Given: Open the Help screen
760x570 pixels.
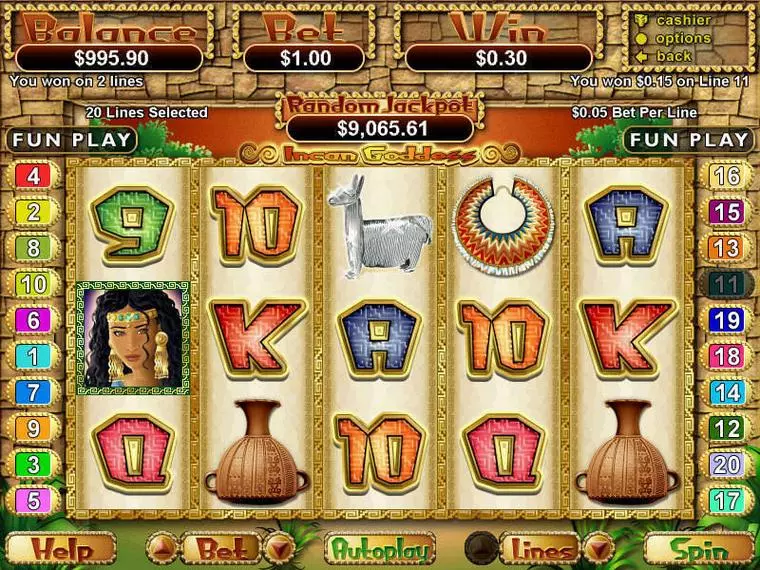Looking at the screenshot, I should 60,548.
